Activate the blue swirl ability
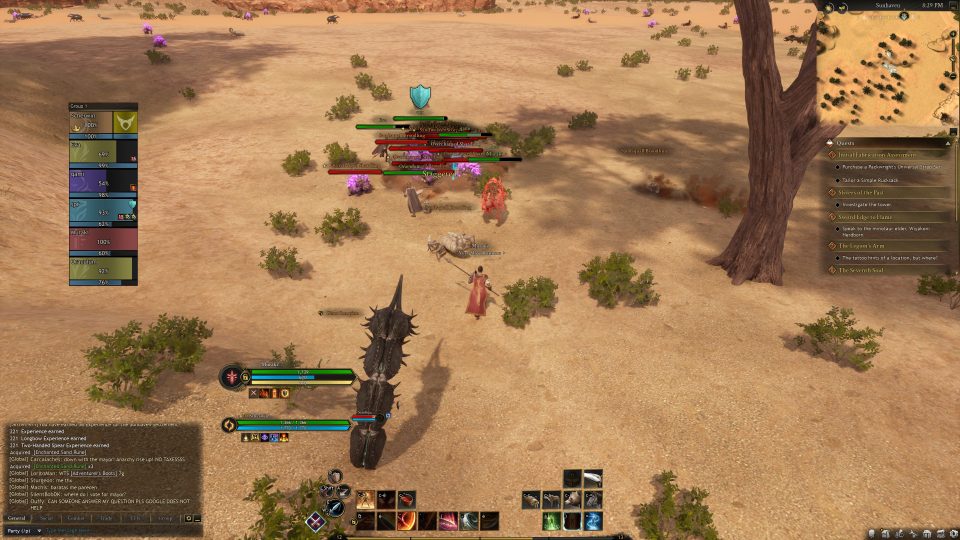This screenshot has width=960, height=540. click(592, 520)
